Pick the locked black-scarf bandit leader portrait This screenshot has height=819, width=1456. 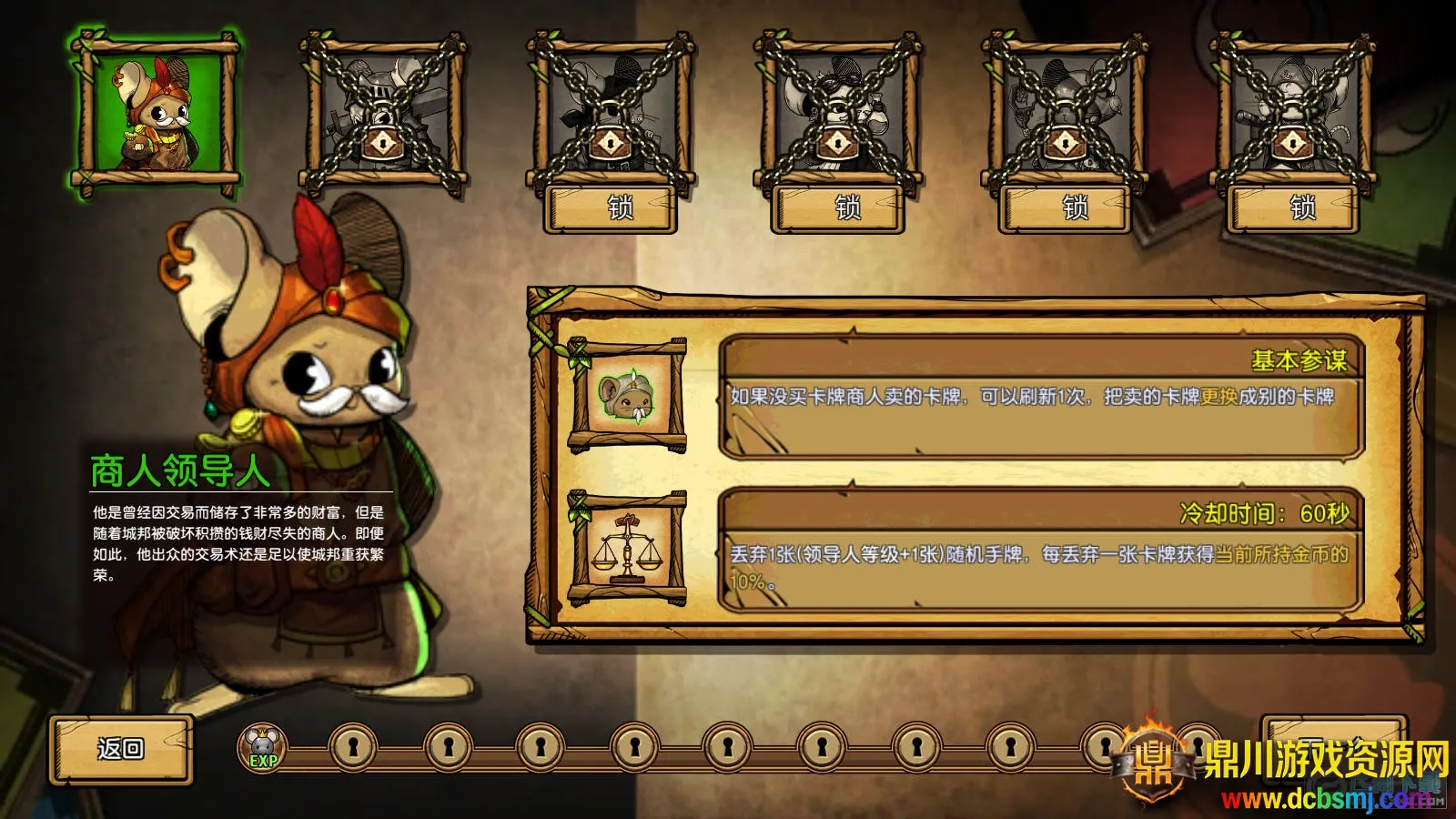pos(611,113)
